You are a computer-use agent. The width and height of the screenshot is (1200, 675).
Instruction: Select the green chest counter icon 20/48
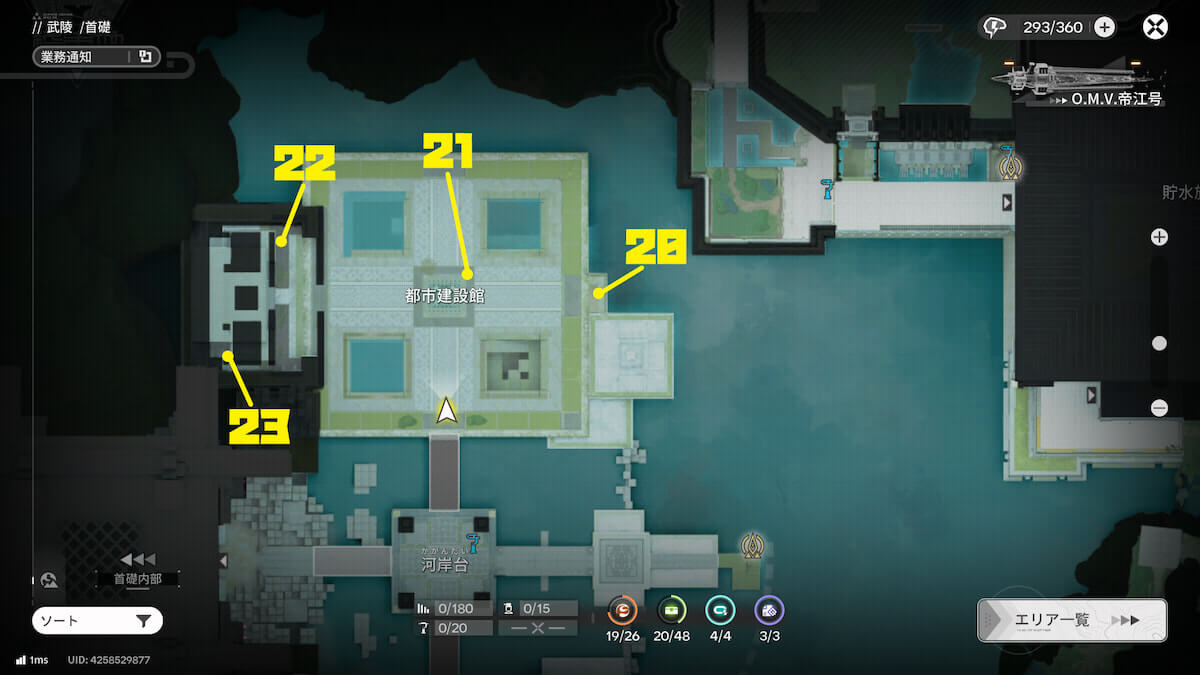671,610
